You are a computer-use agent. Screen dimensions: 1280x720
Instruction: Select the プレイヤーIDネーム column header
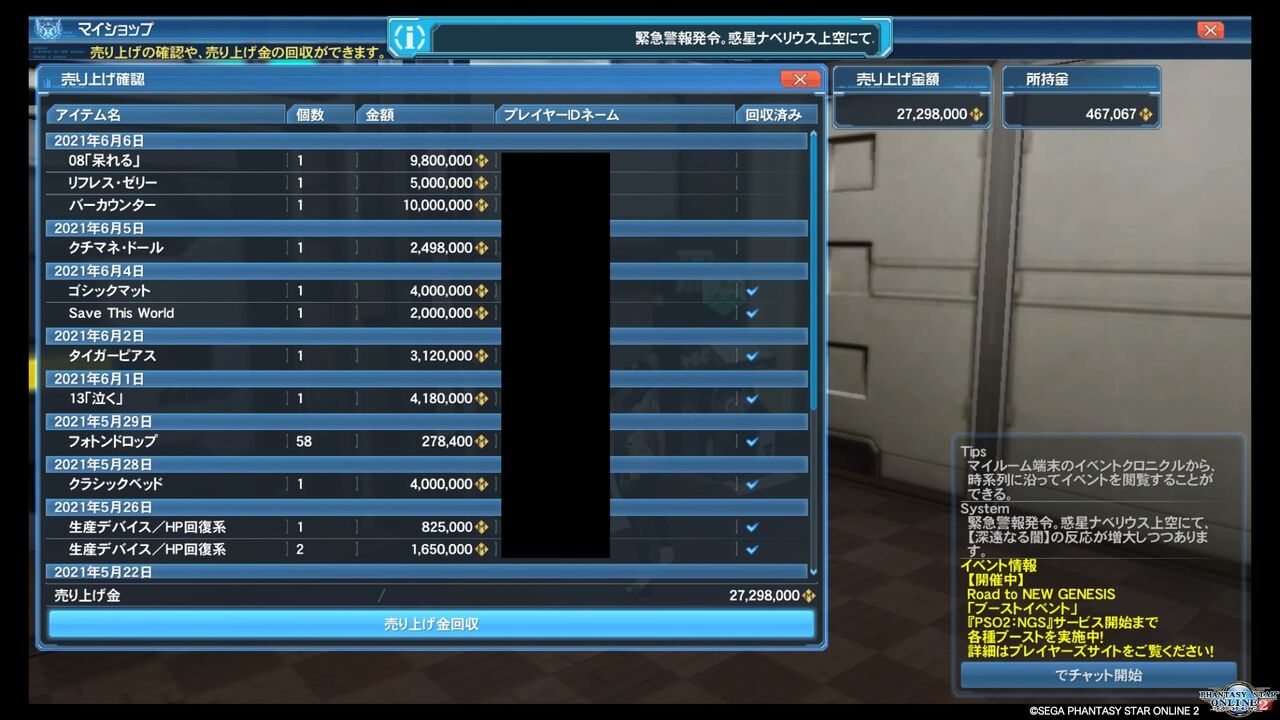click(x=613, y=113)
